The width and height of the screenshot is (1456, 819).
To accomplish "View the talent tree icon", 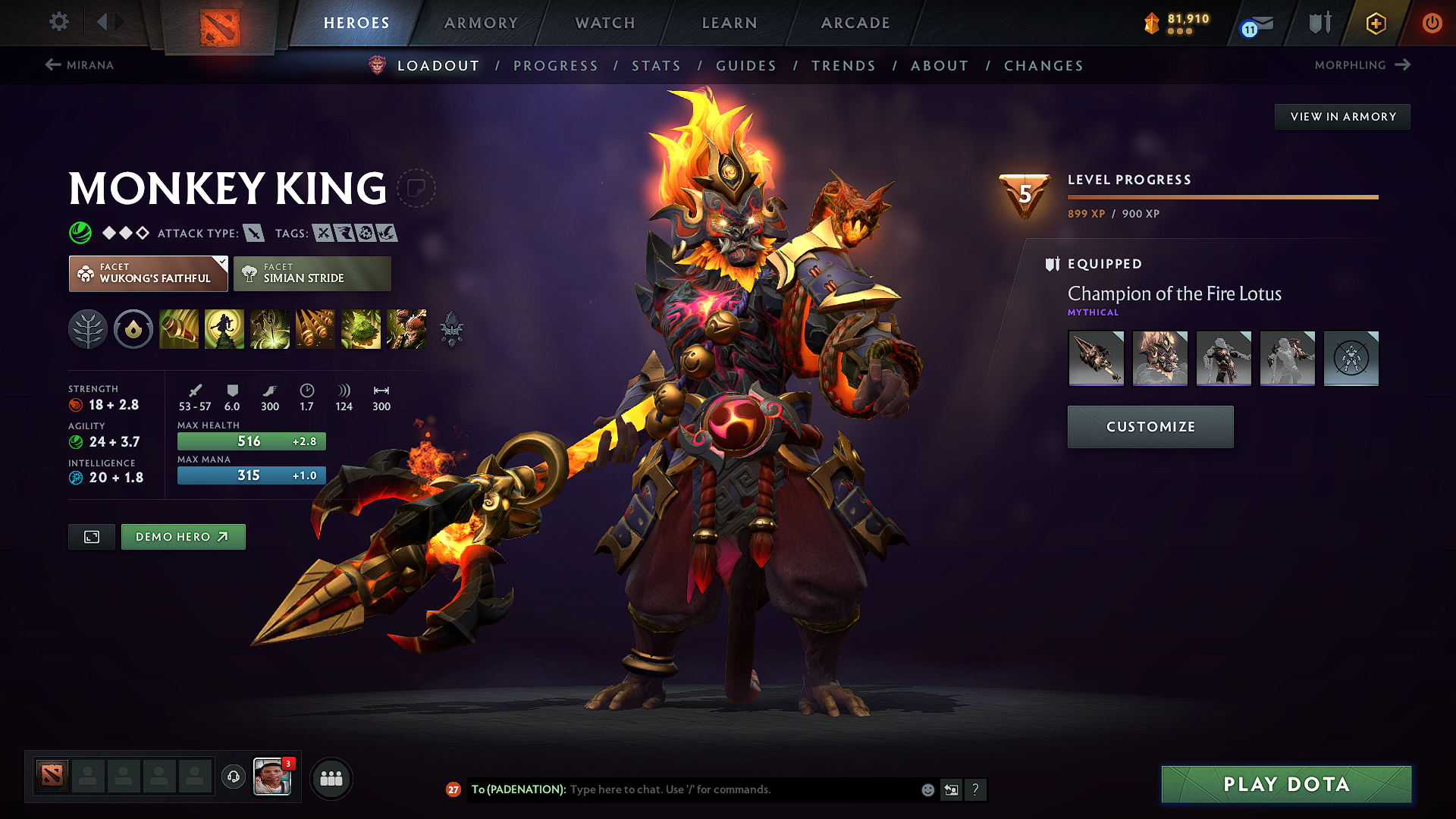I will (88, 329).
